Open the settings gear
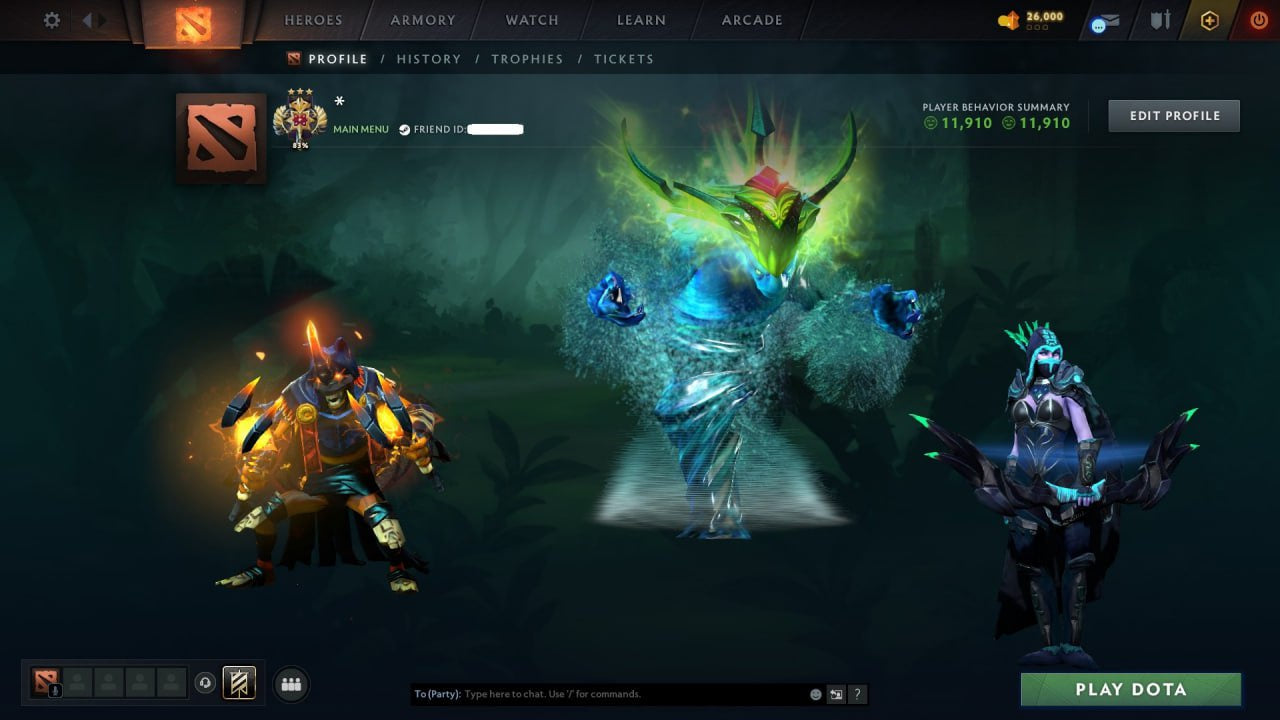1280x720 pixels. click(51, 19)
